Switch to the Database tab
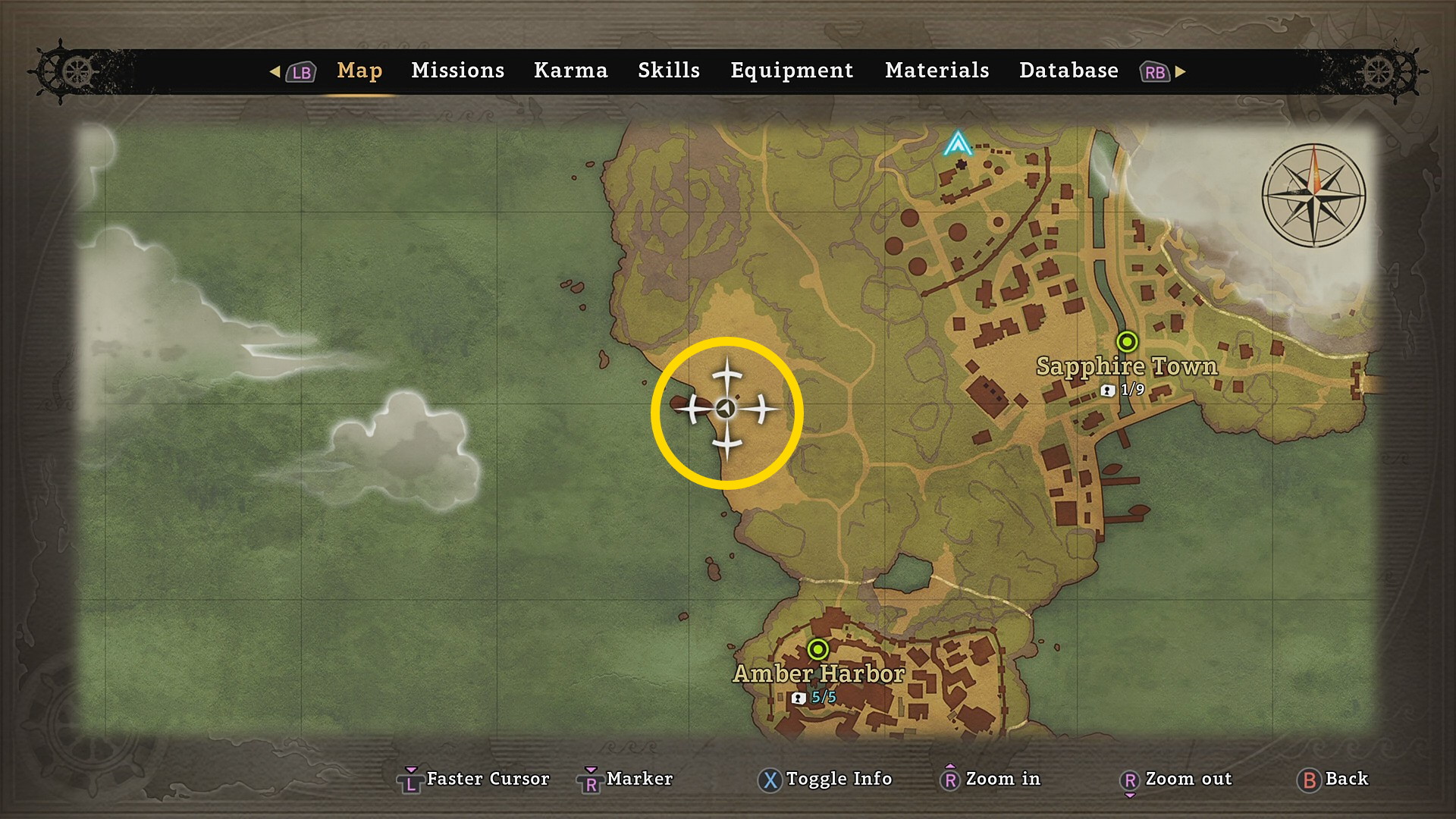The image size is (1456, 819). tap(1068, 71)
